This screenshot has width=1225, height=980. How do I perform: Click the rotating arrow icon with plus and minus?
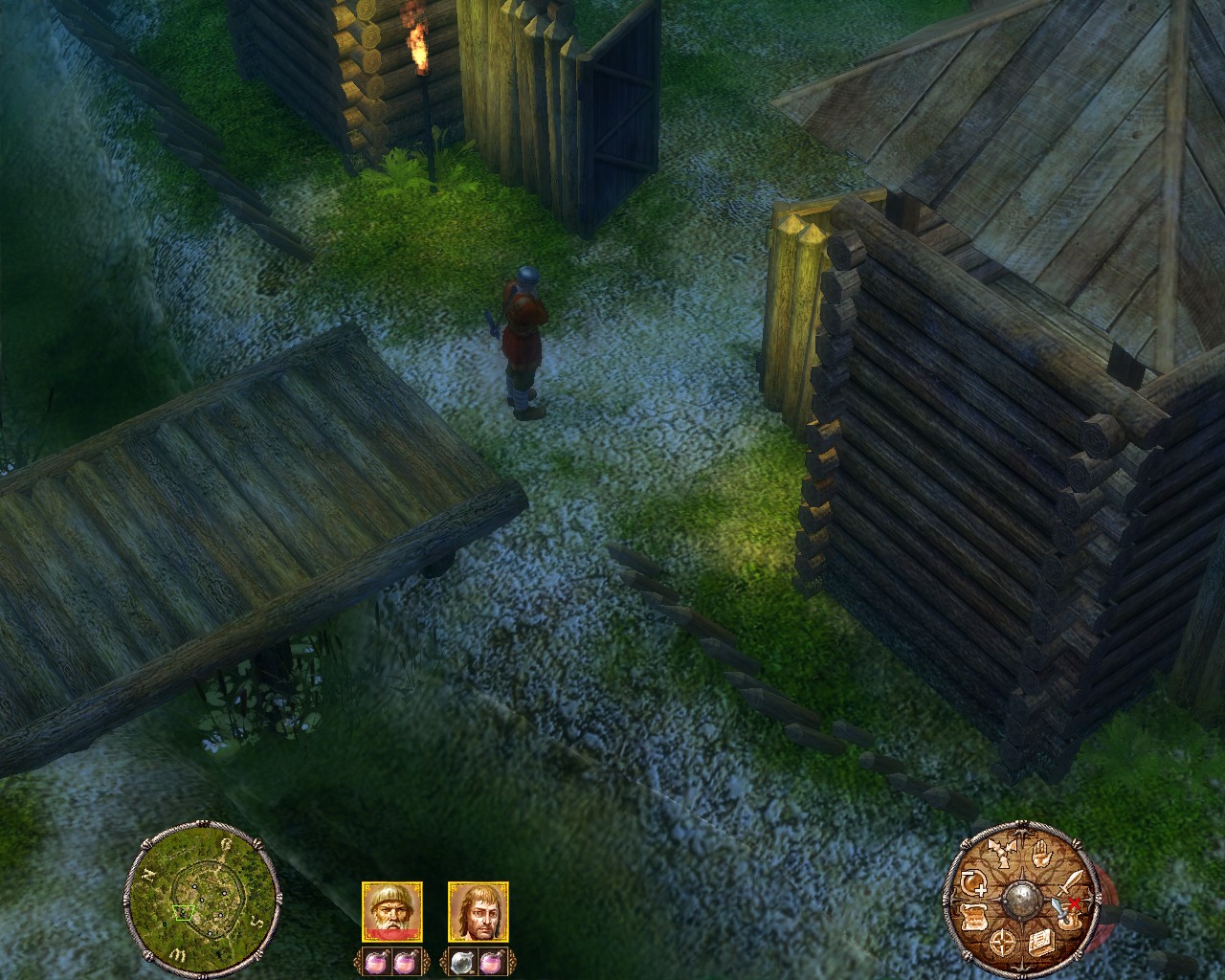(x=973, y=882)
